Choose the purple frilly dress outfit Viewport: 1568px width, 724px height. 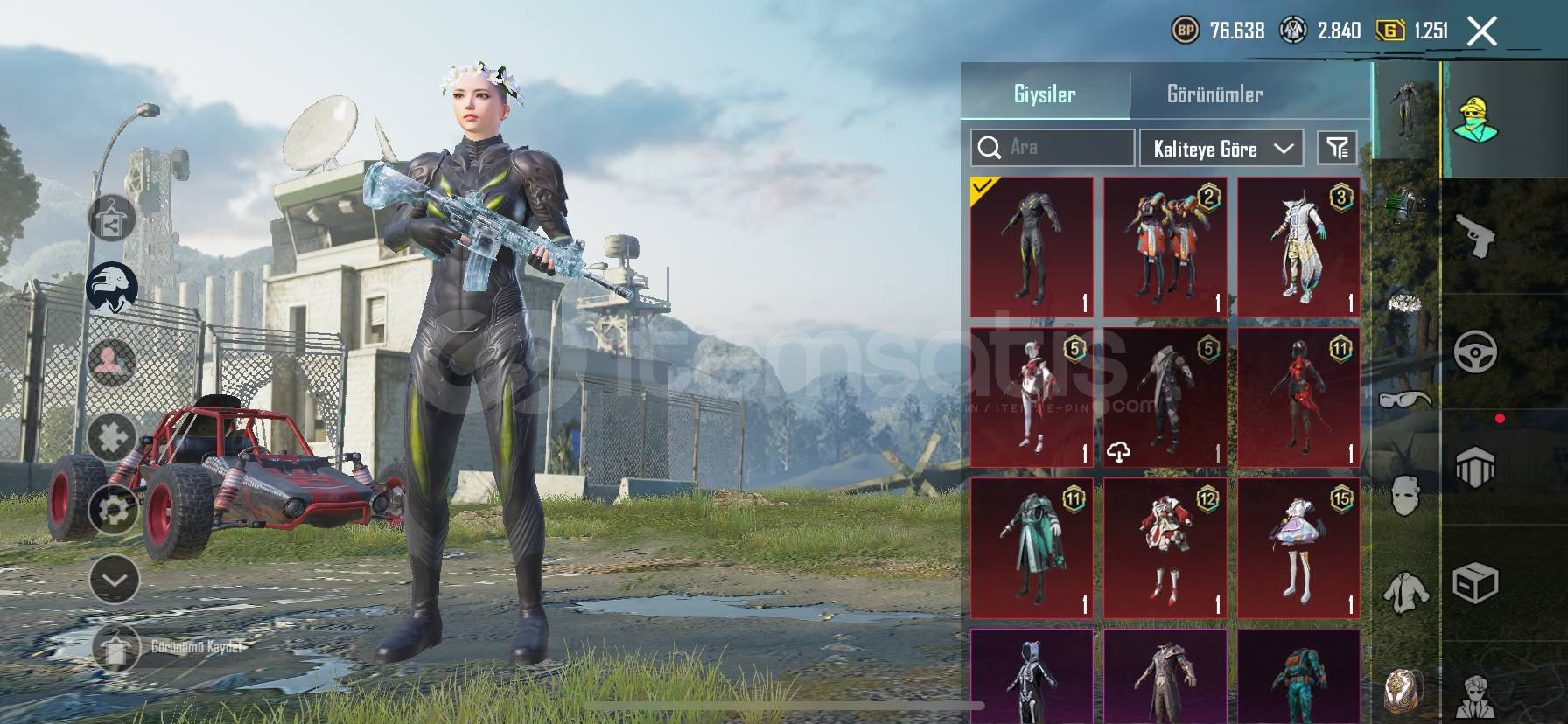[x=1298, y=548]
